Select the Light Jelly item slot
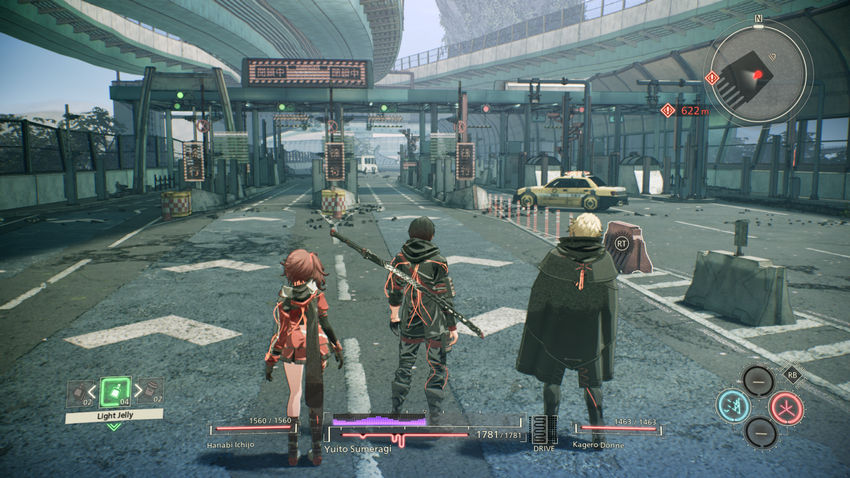The image size is (850, 478). tap(115, 391)
